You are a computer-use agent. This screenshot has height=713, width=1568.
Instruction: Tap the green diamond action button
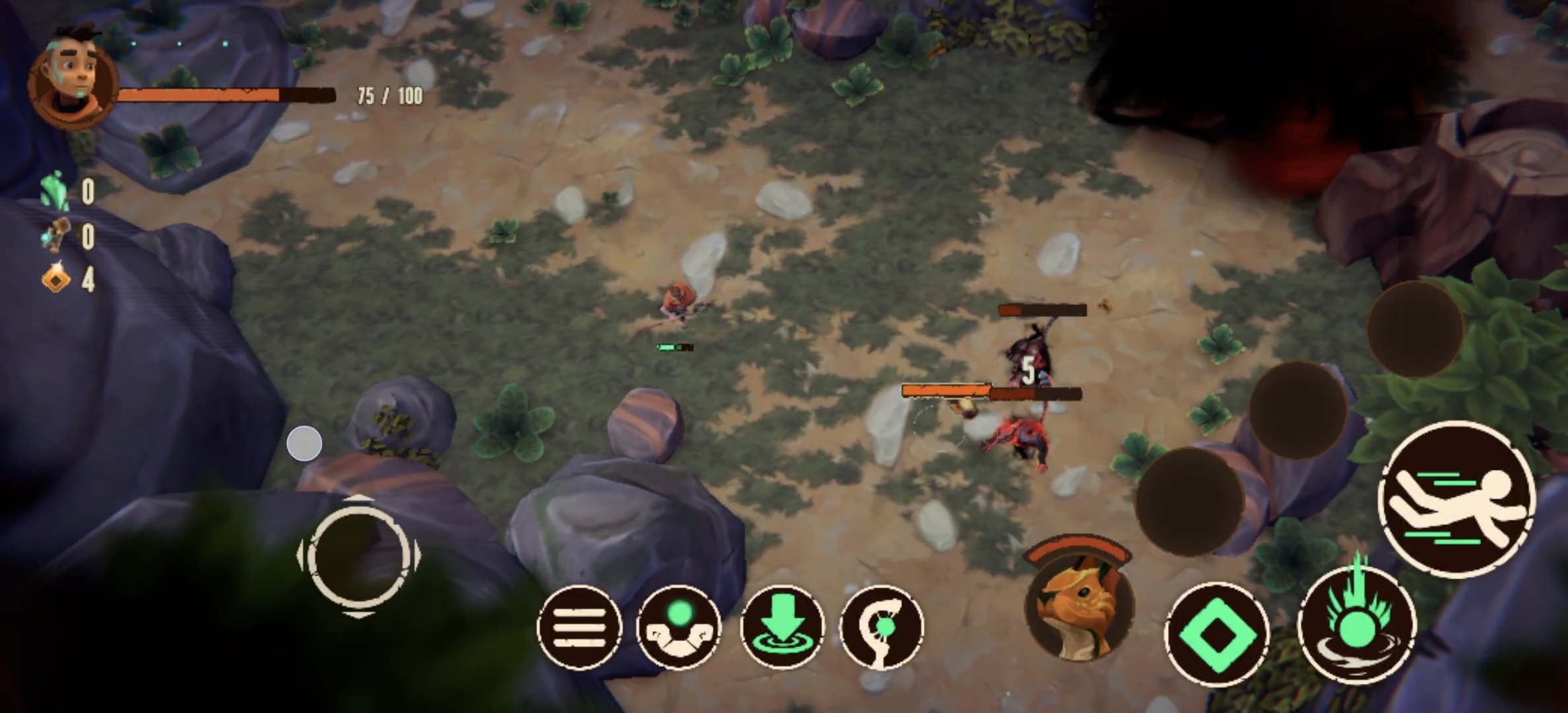[x=1216, y=634]
